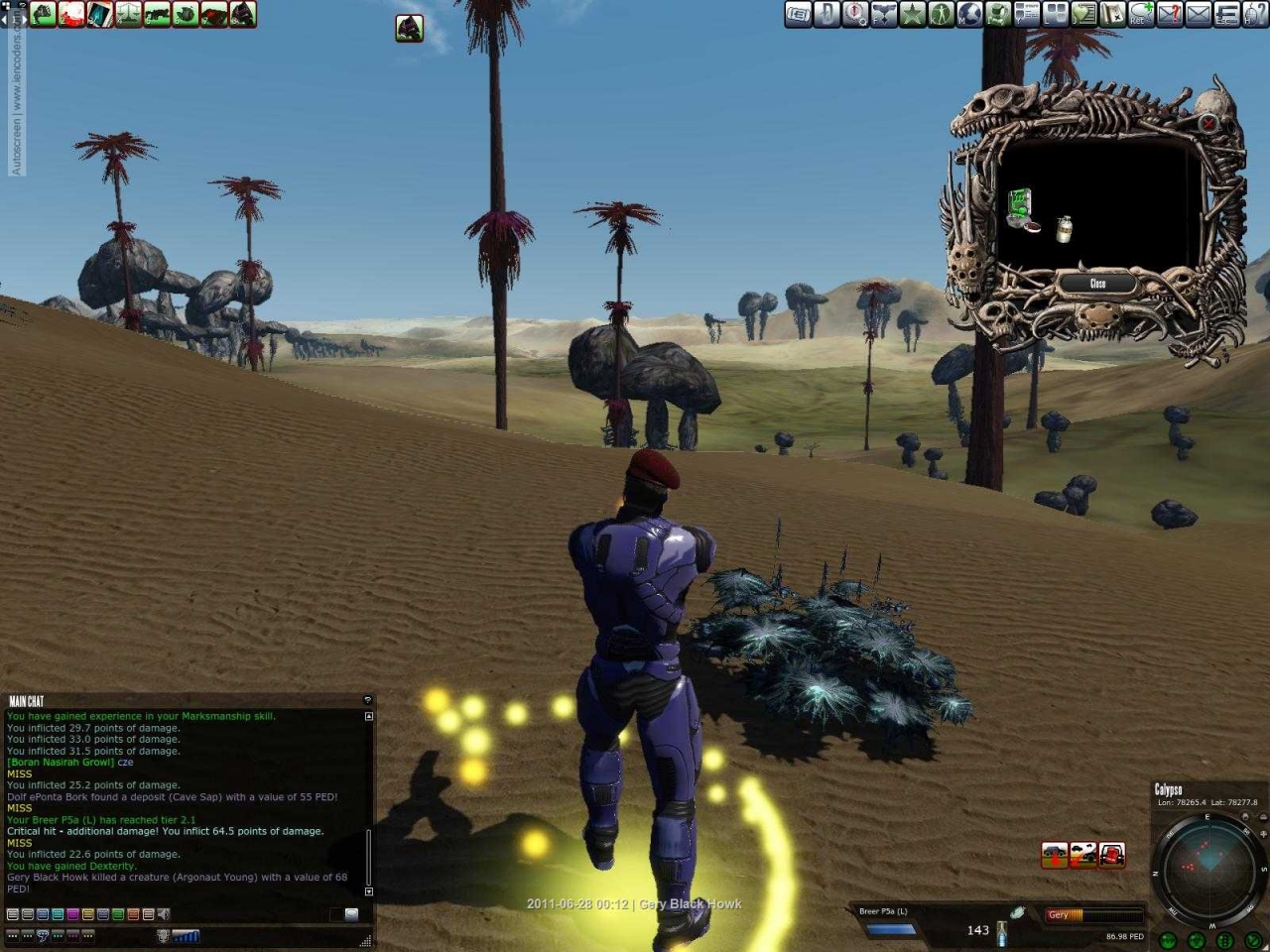Open the star icon in top toolbar

point(912,14)
